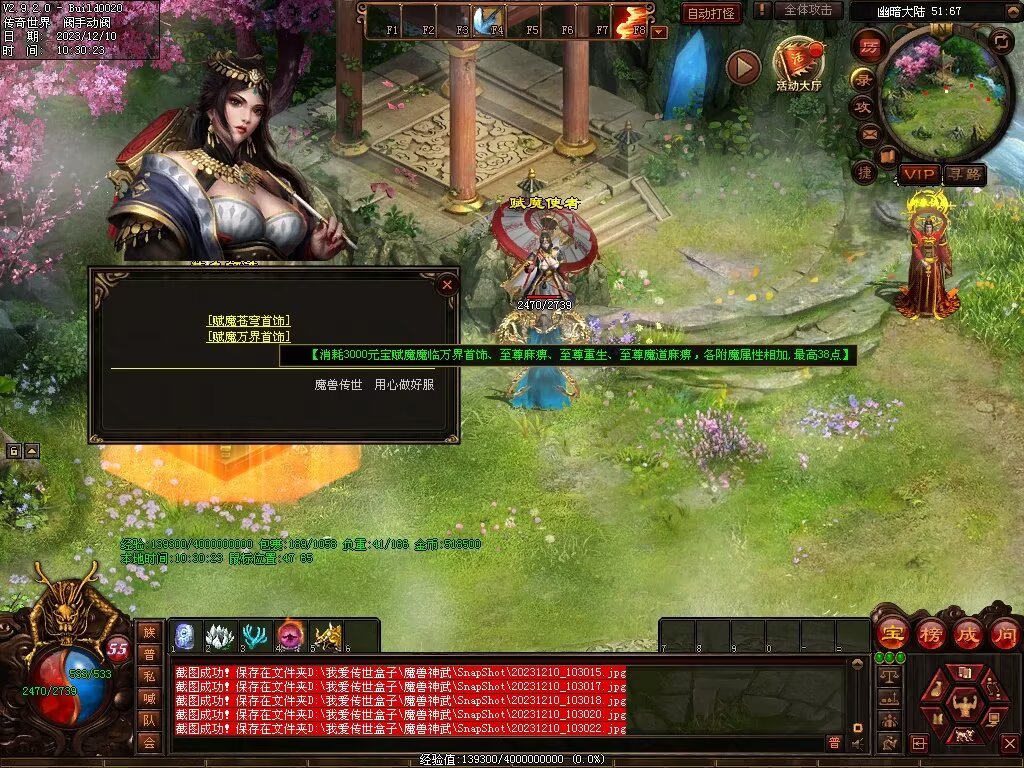Switch attack mode via 全体攻击 button

click(807, 10)
